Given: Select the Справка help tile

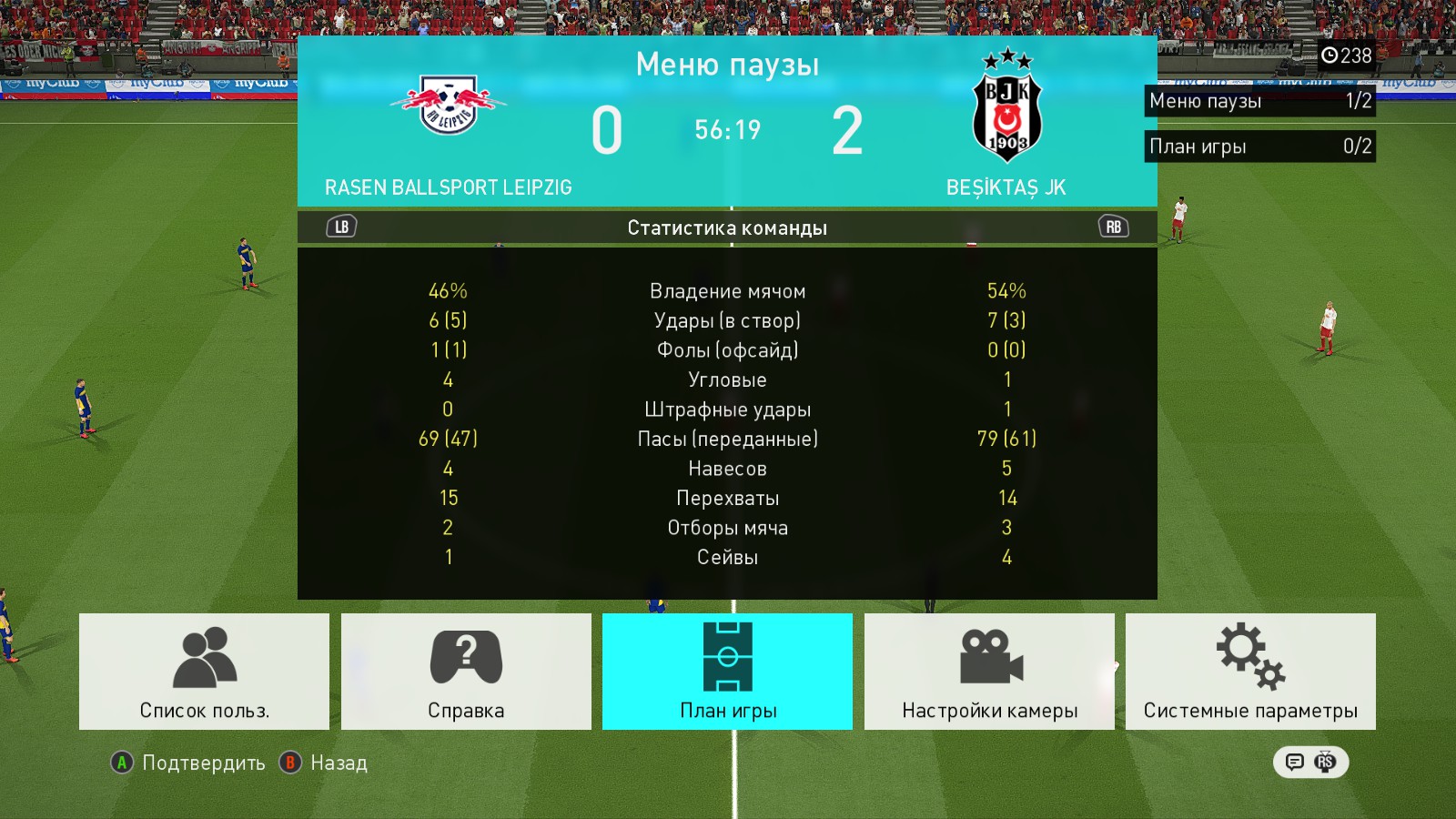Looking at the screenshot, I should point(466,672).
